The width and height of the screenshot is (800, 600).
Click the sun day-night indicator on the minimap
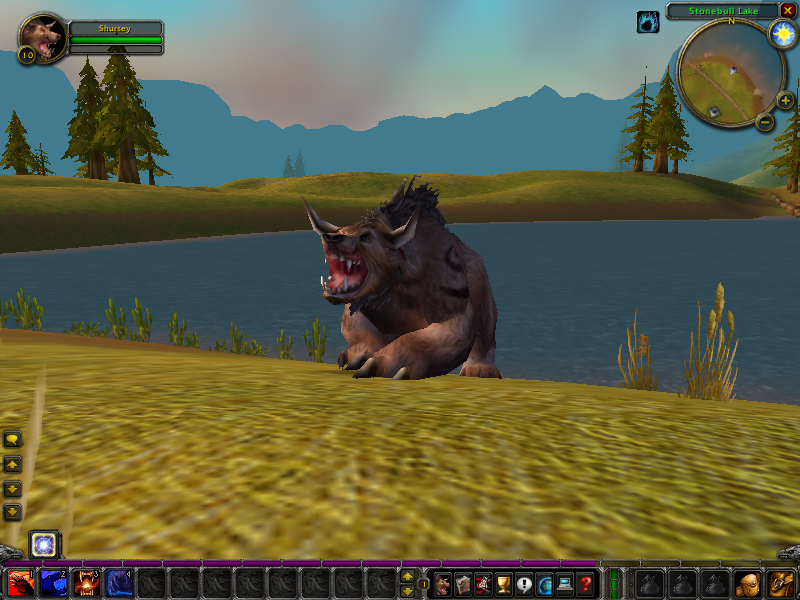(781, 34)
